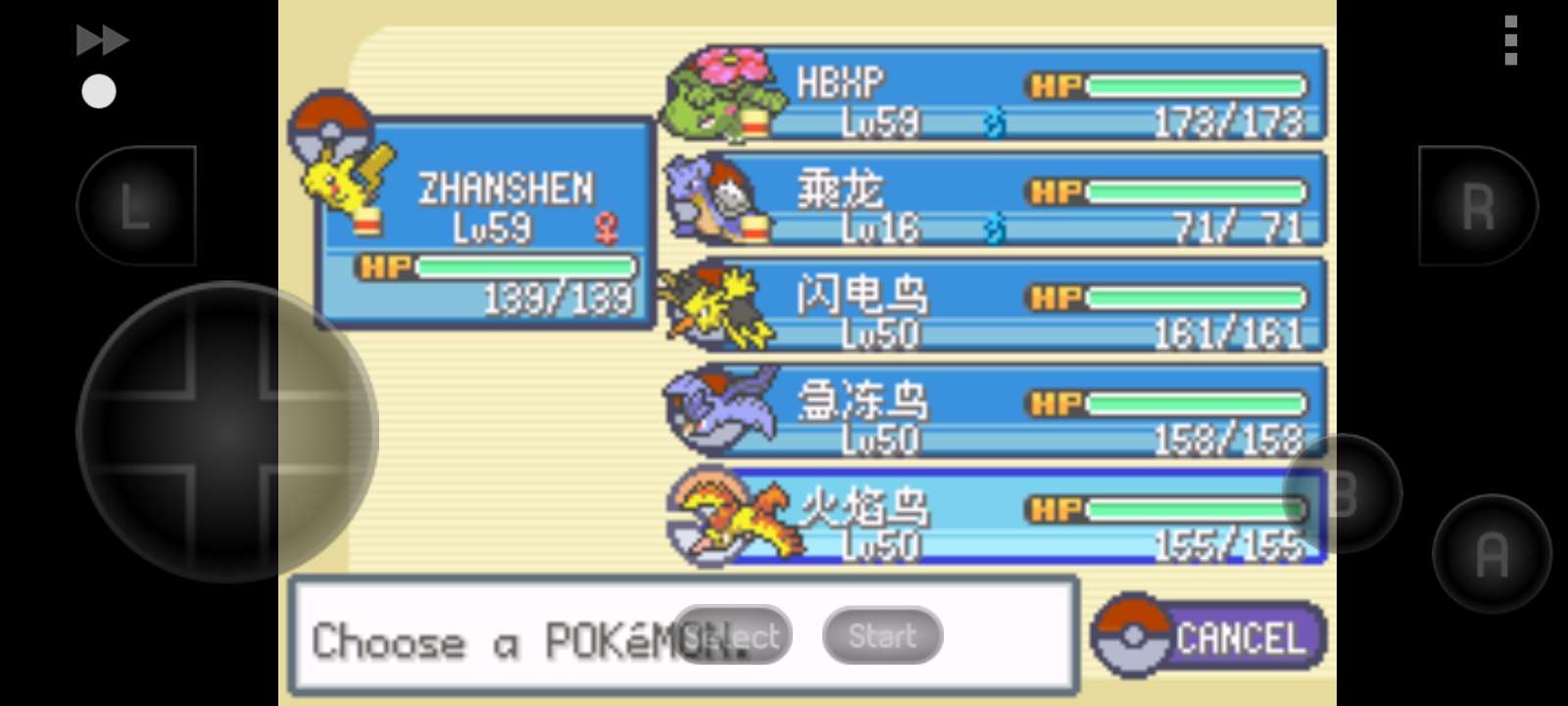Tap the emulator L shoulder button
The image size is (1568, 706).
pyautogui.click(x=136, y=206)
